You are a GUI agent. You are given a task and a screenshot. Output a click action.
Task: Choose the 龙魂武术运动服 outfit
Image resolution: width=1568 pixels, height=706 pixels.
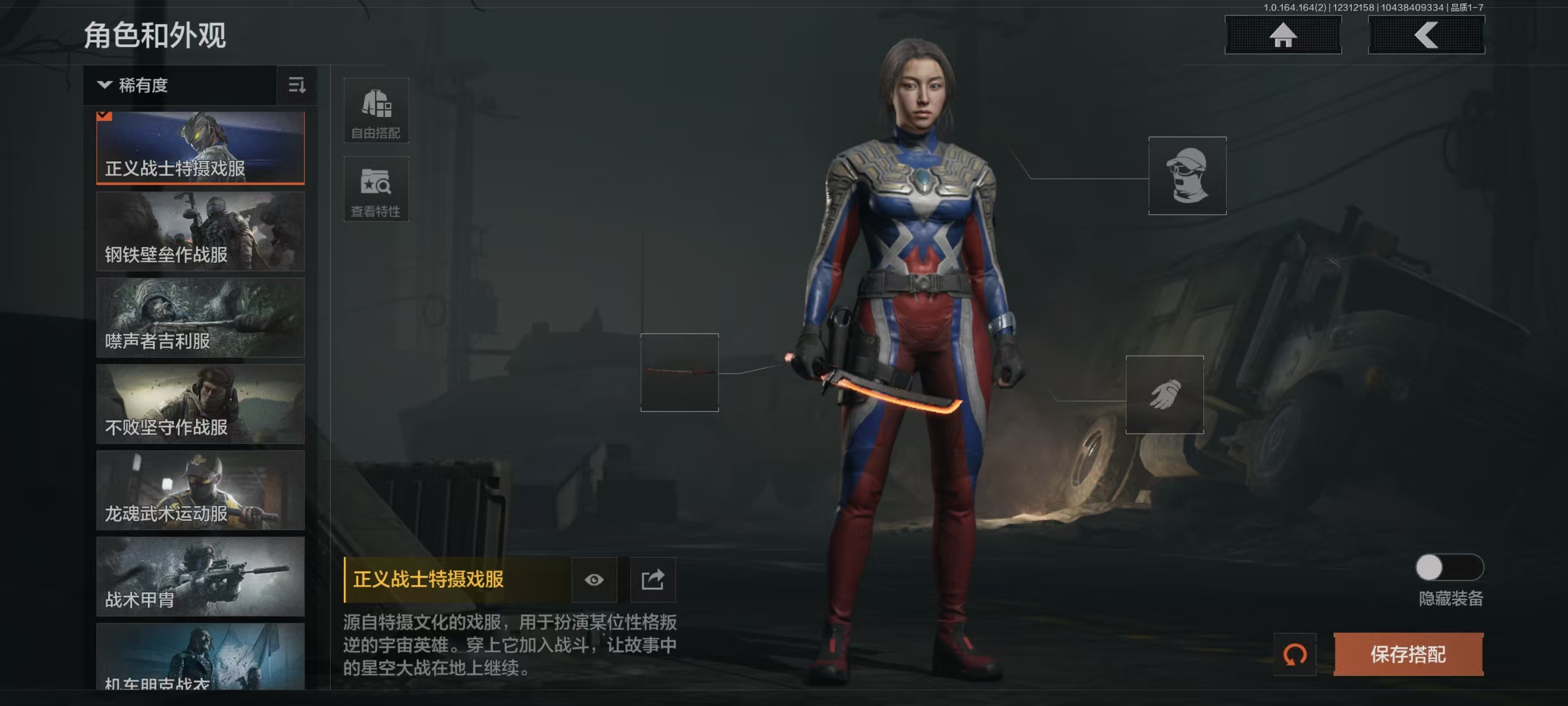coord(200,490)
